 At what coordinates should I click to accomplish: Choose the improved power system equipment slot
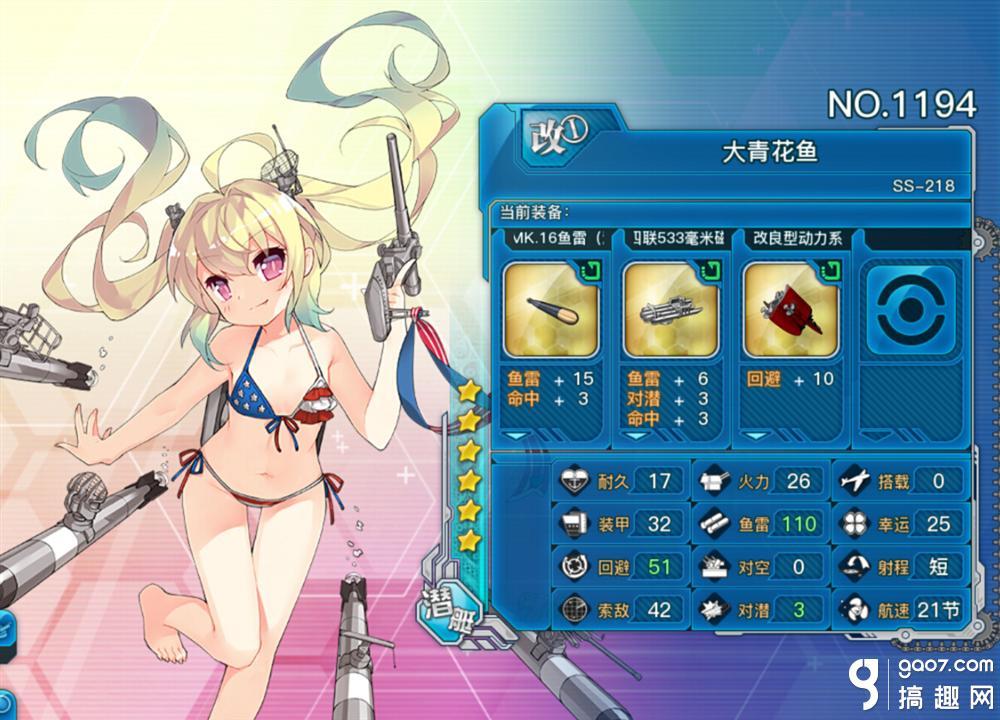pyautogui.click(x=790, y=311)
